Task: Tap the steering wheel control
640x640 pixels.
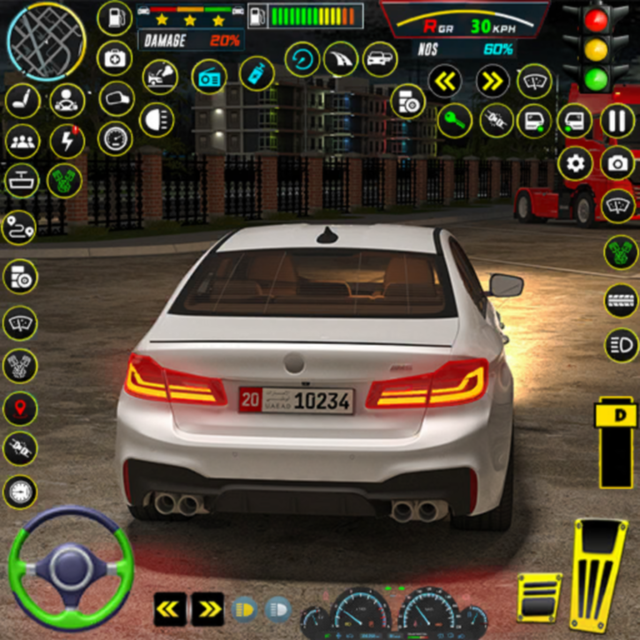Action: [x=70, y=565]
